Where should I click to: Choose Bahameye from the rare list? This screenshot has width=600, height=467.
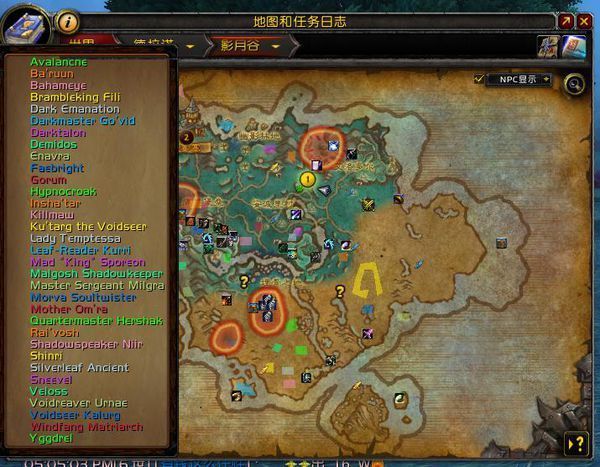pyautogui.click(x=59, y=86)
